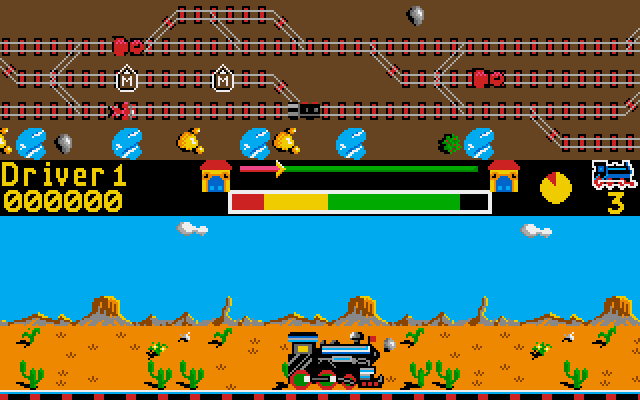This screenshot has width=640, height=400.
Task: Select the destination station at the progress track's end
Action: [504, 176]
